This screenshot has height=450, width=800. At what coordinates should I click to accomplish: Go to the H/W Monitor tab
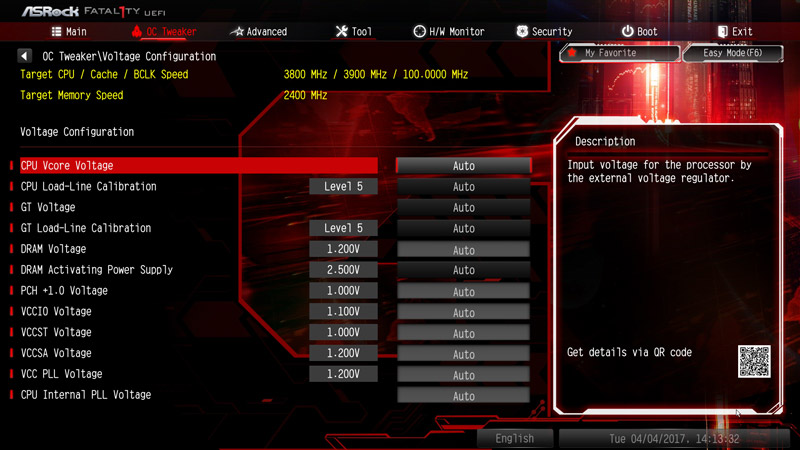[x=448, y=31]
